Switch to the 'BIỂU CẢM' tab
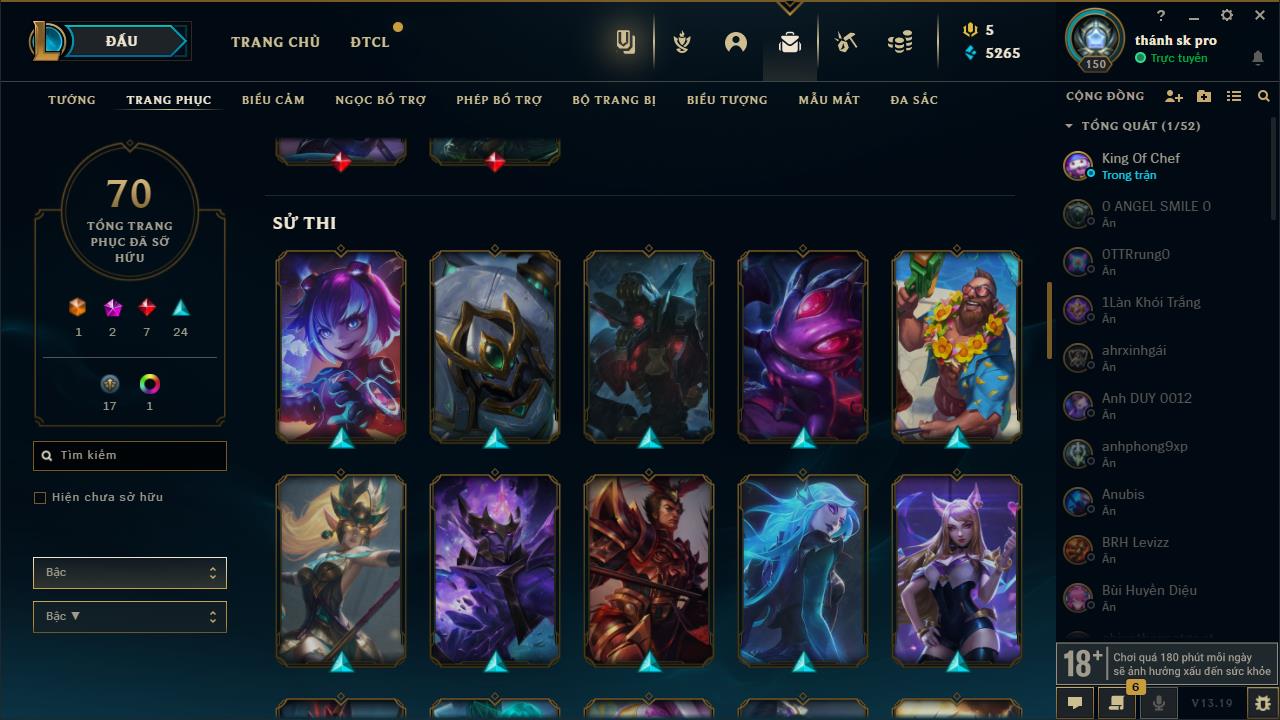Viewport: 1280px width, 720px height. point(273,99)
